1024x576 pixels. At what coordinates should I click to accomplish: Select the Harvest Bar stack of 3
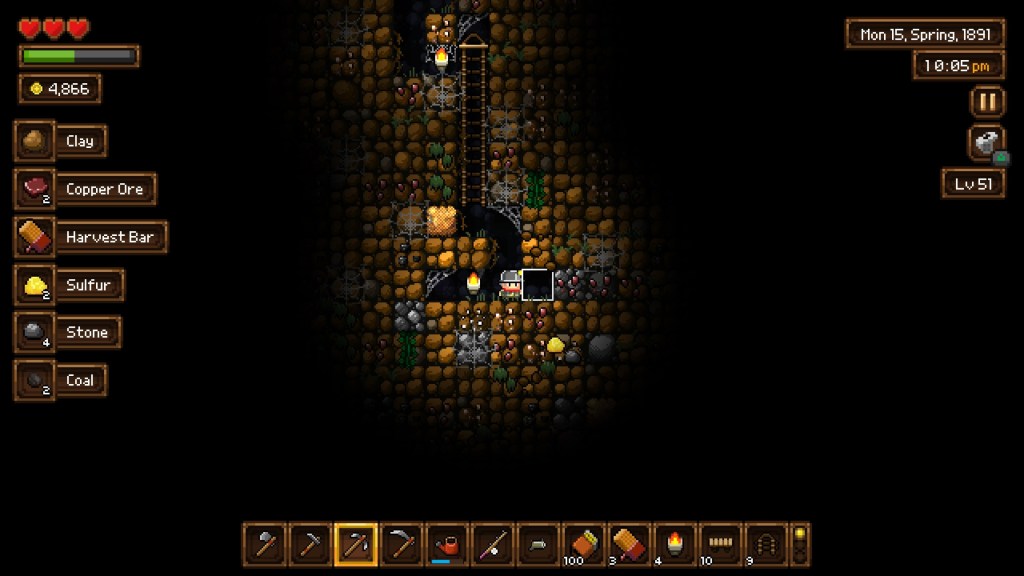point(629,545)
